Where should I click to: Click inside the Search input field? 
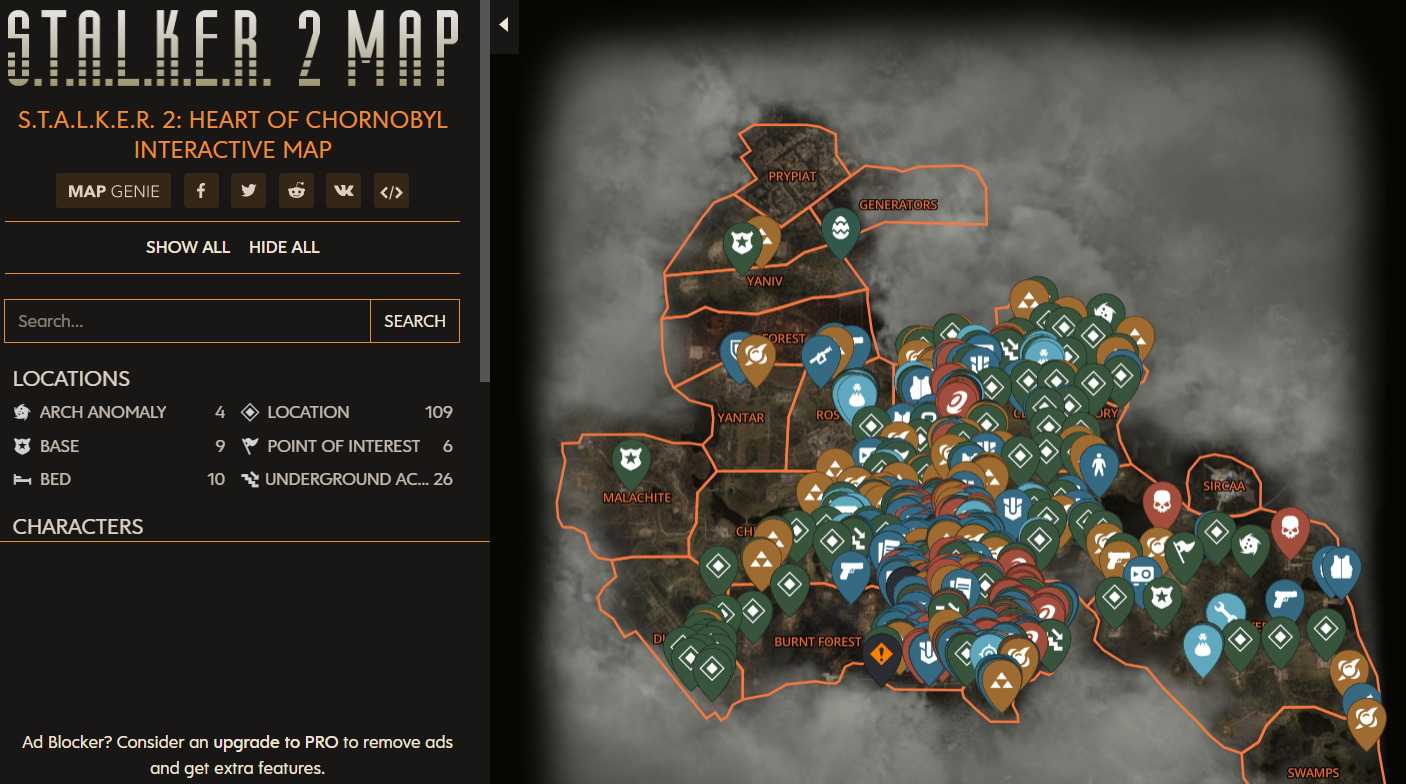tap(187, 320)
